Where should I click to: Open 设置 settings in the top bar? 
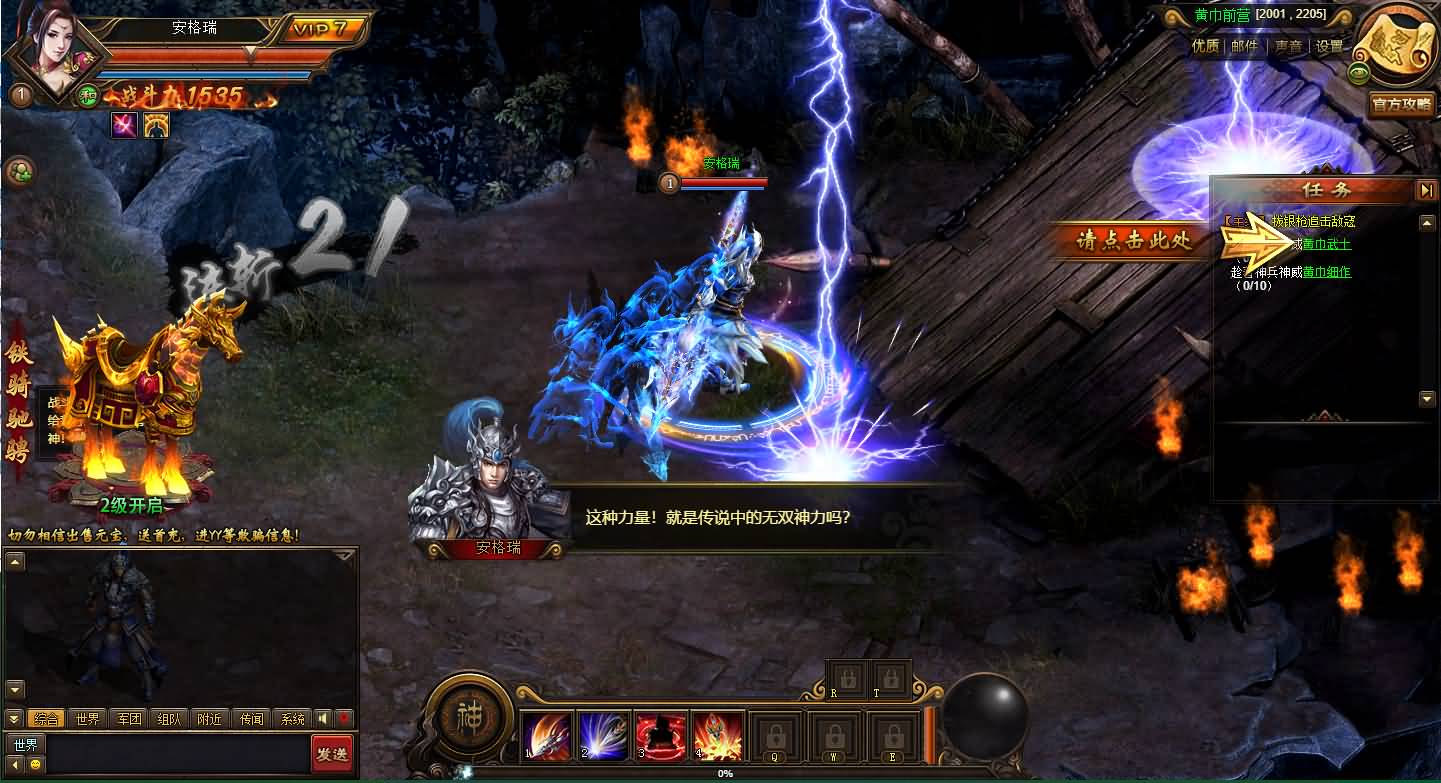1329,46
